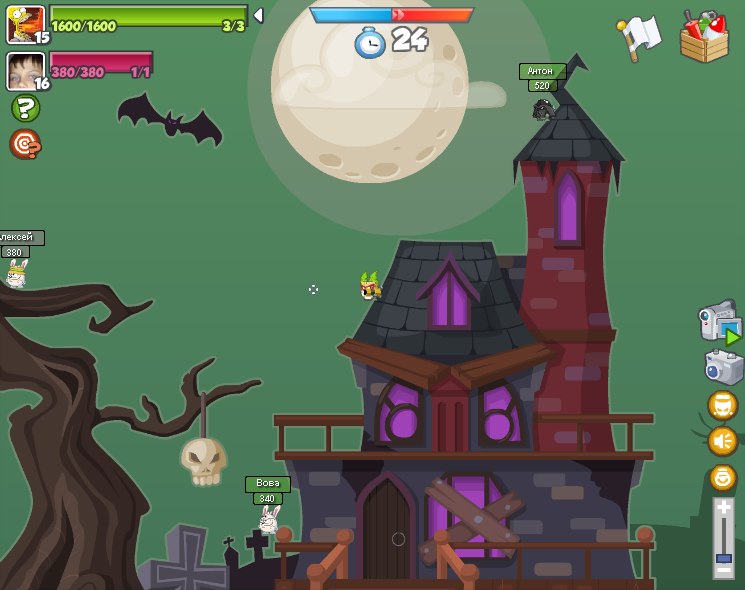
Task: Collapse the team health panel arrow
Action: (x=258, y=15)
